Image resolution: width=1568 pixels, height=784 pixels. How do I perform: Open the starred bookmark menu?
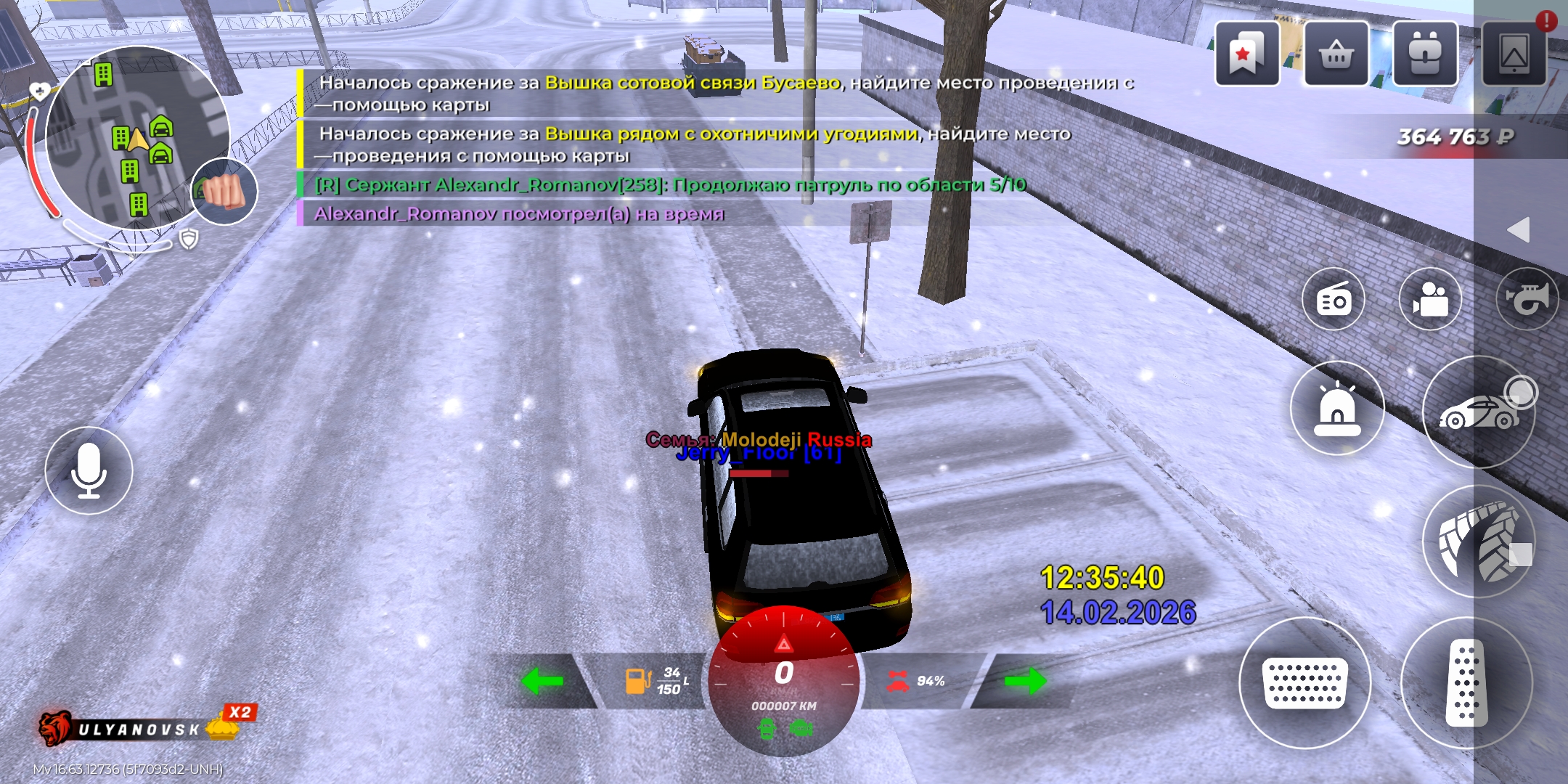point(1246,54)
